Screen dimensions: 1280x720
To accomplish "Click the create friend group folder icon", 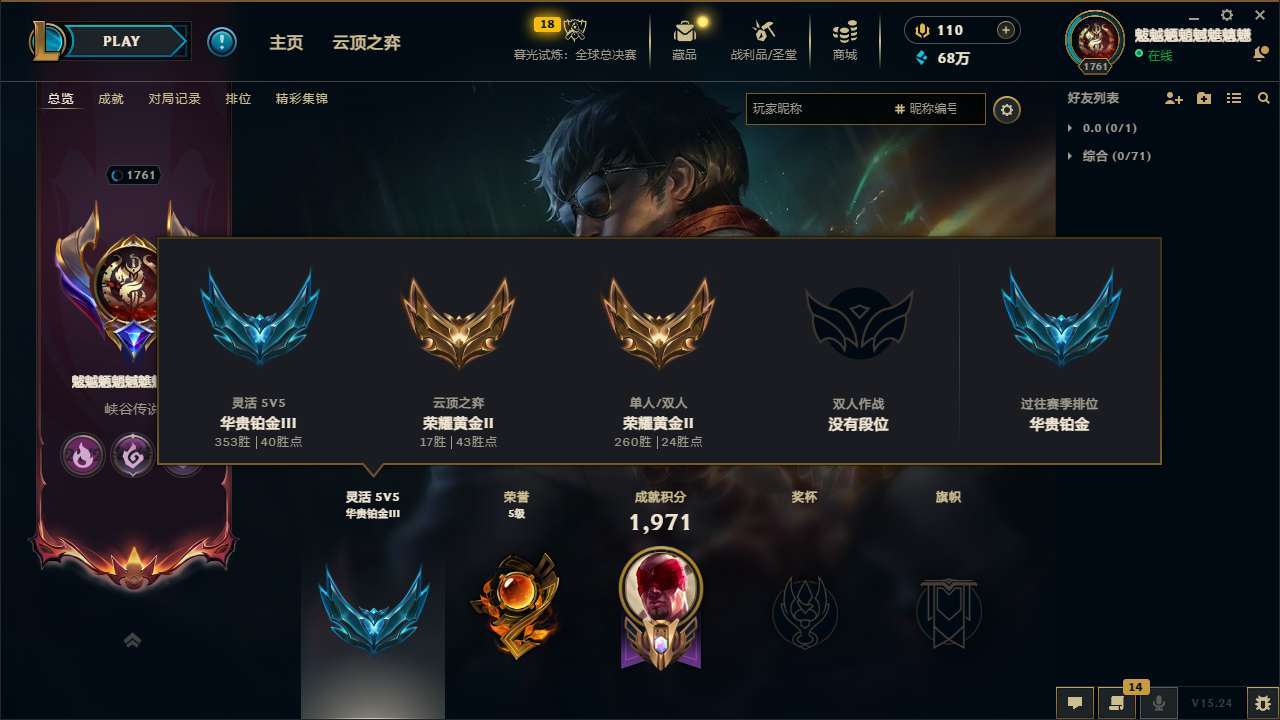I will (x=1202, y=98).
